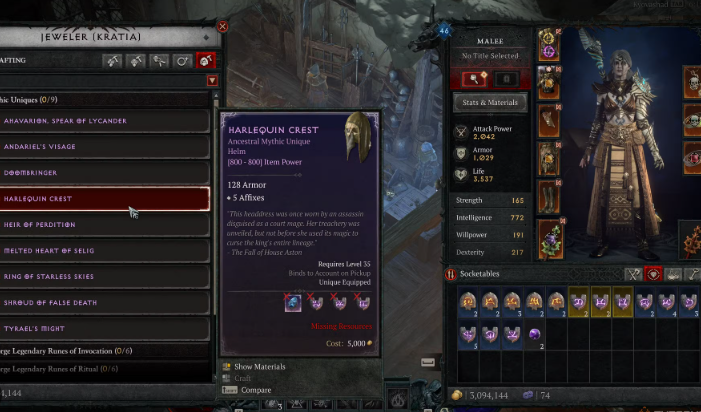Switch to the highlighted red socketables inventory tab
This screenshot has width=701, height=412.
(x=654, y=274)
